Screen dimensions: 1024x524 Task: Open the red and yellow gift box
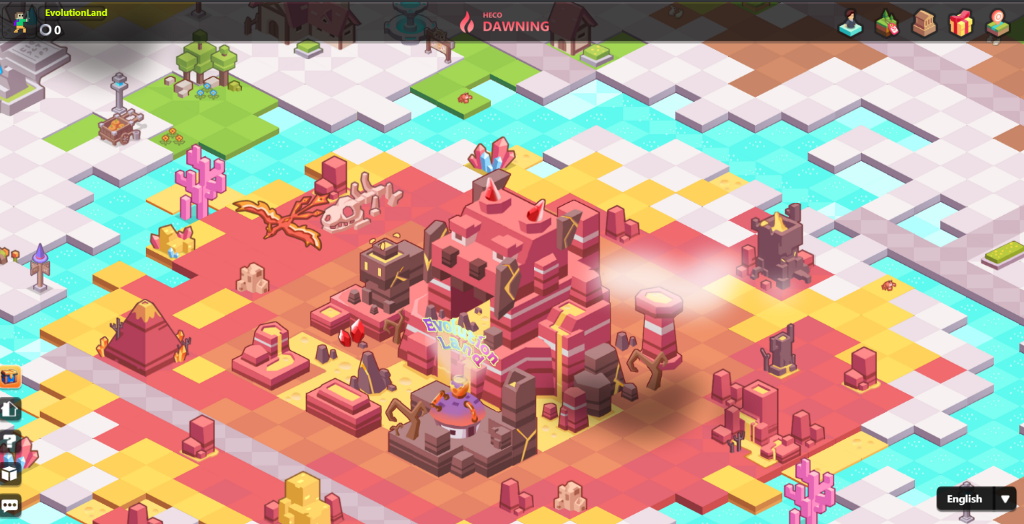tap(960, 22)
